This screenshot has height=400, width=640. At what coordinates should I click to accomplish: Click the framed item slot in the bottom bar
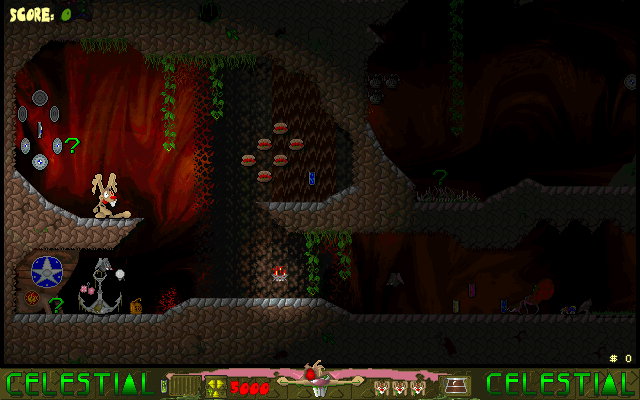click(457, 385)
